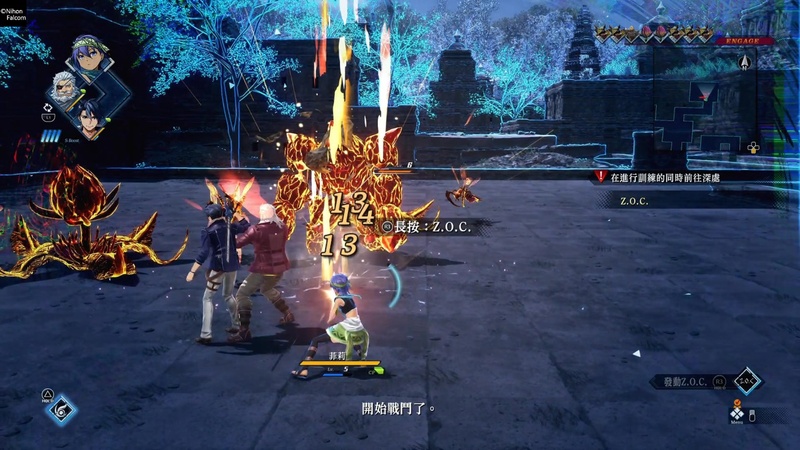Screen dimensions: 800x450
Task: Click the minimap north compass icon
Action: [745, 61]
